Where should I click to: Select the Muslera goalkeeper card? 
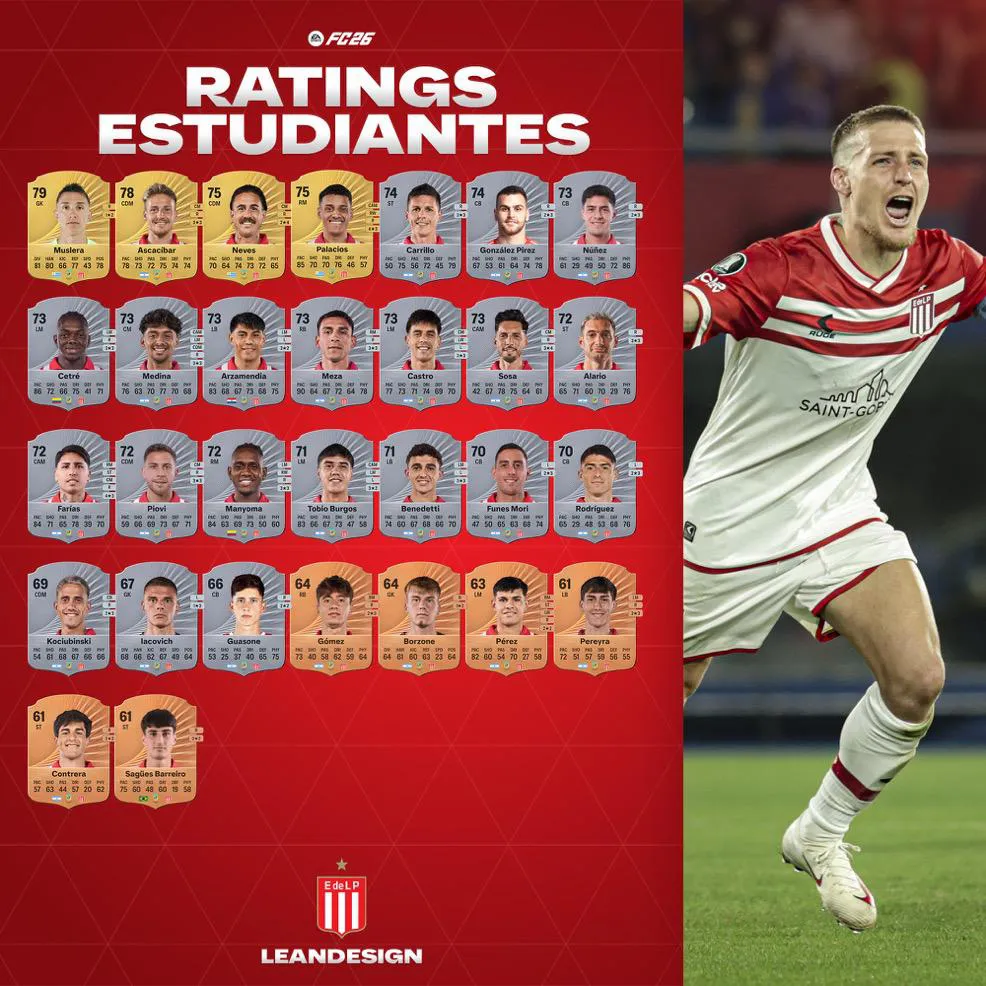[x=68, y=227]
